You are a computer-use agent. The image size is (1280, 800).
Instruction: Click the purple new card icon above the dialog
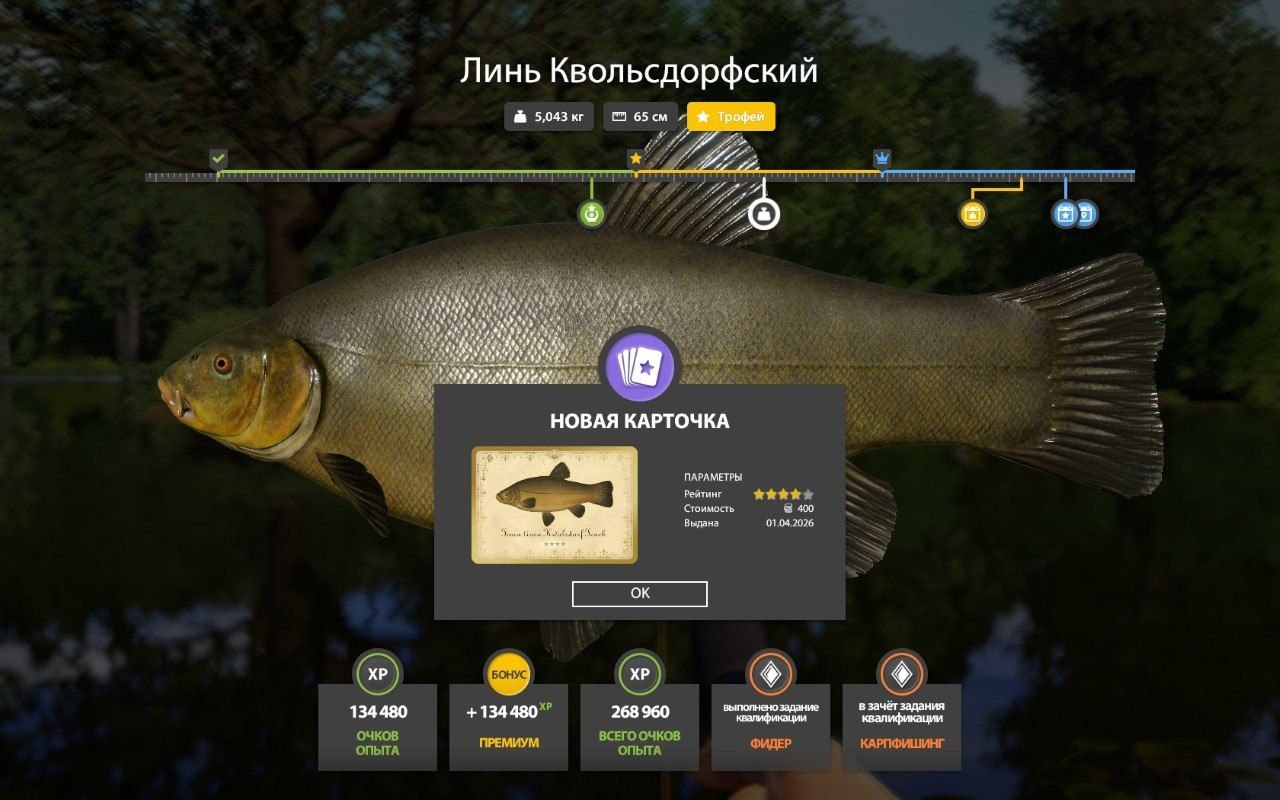tap(640, 366)
